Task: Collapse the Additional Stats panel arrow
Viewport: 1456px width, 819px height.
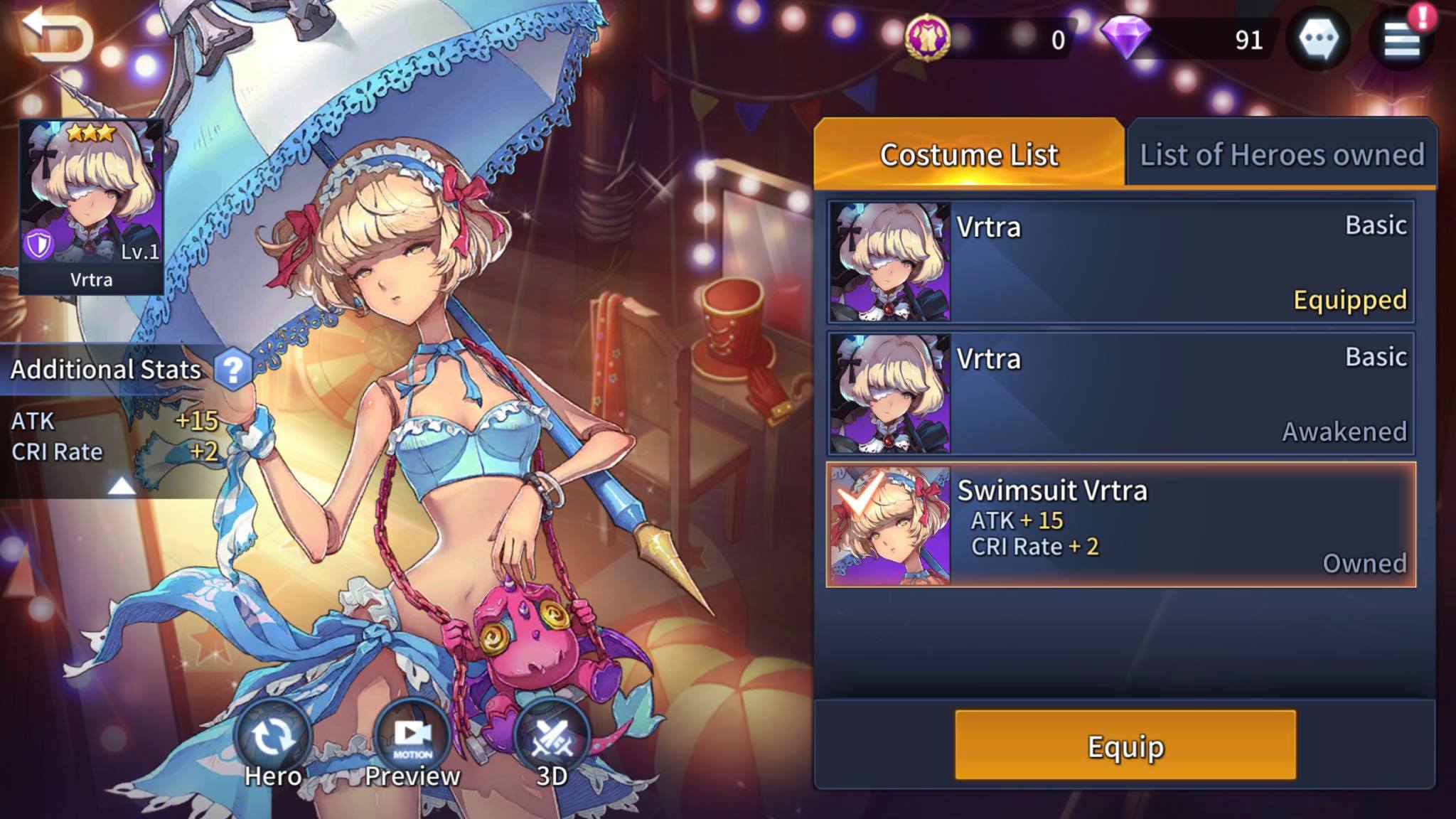Action: (x=121, y=486)
